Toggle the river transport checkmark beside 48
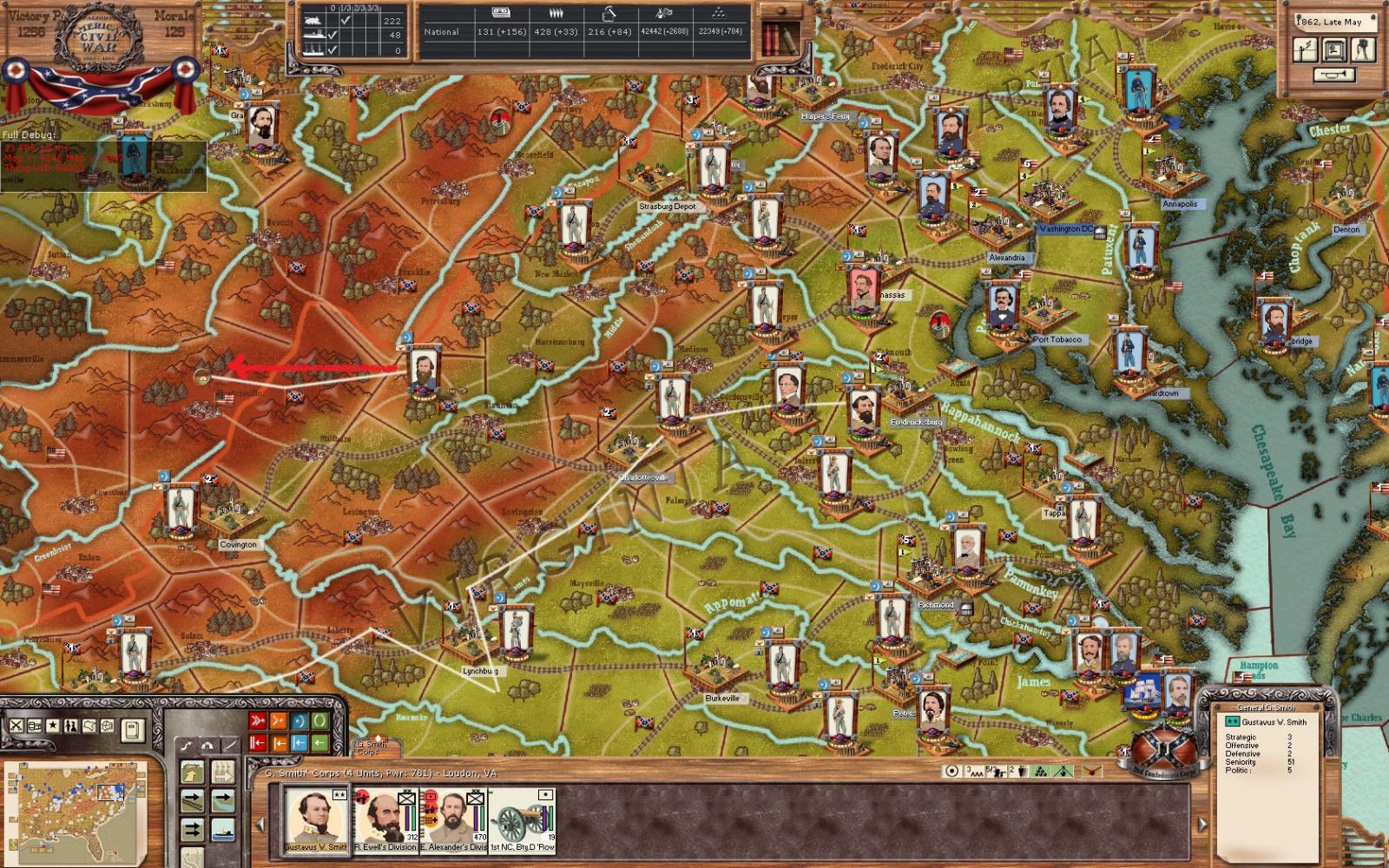 pos(332,35)
